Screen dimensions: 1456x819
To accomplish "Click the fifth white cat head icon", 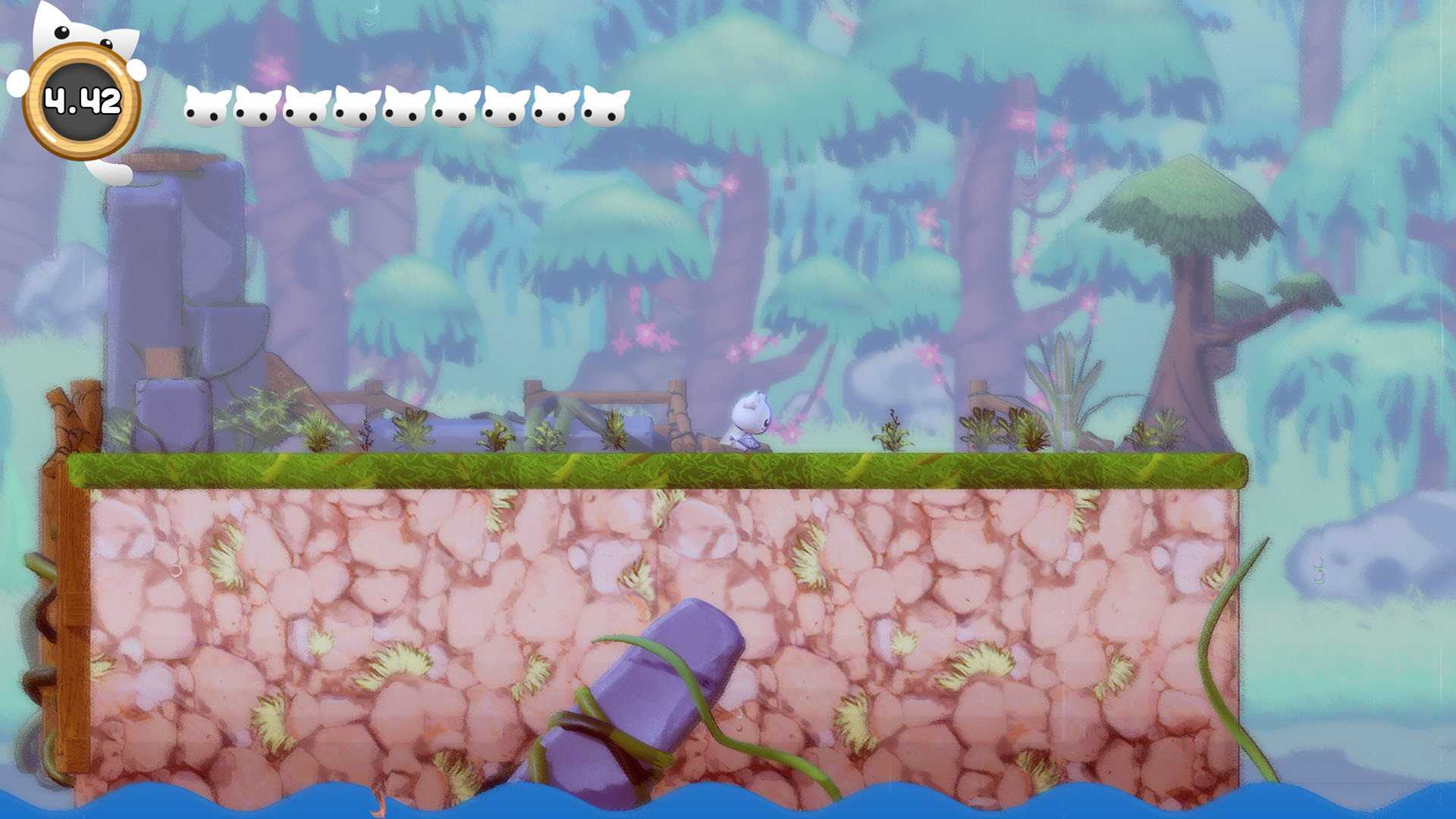I will pyautogui.click(x=403, y=108).
